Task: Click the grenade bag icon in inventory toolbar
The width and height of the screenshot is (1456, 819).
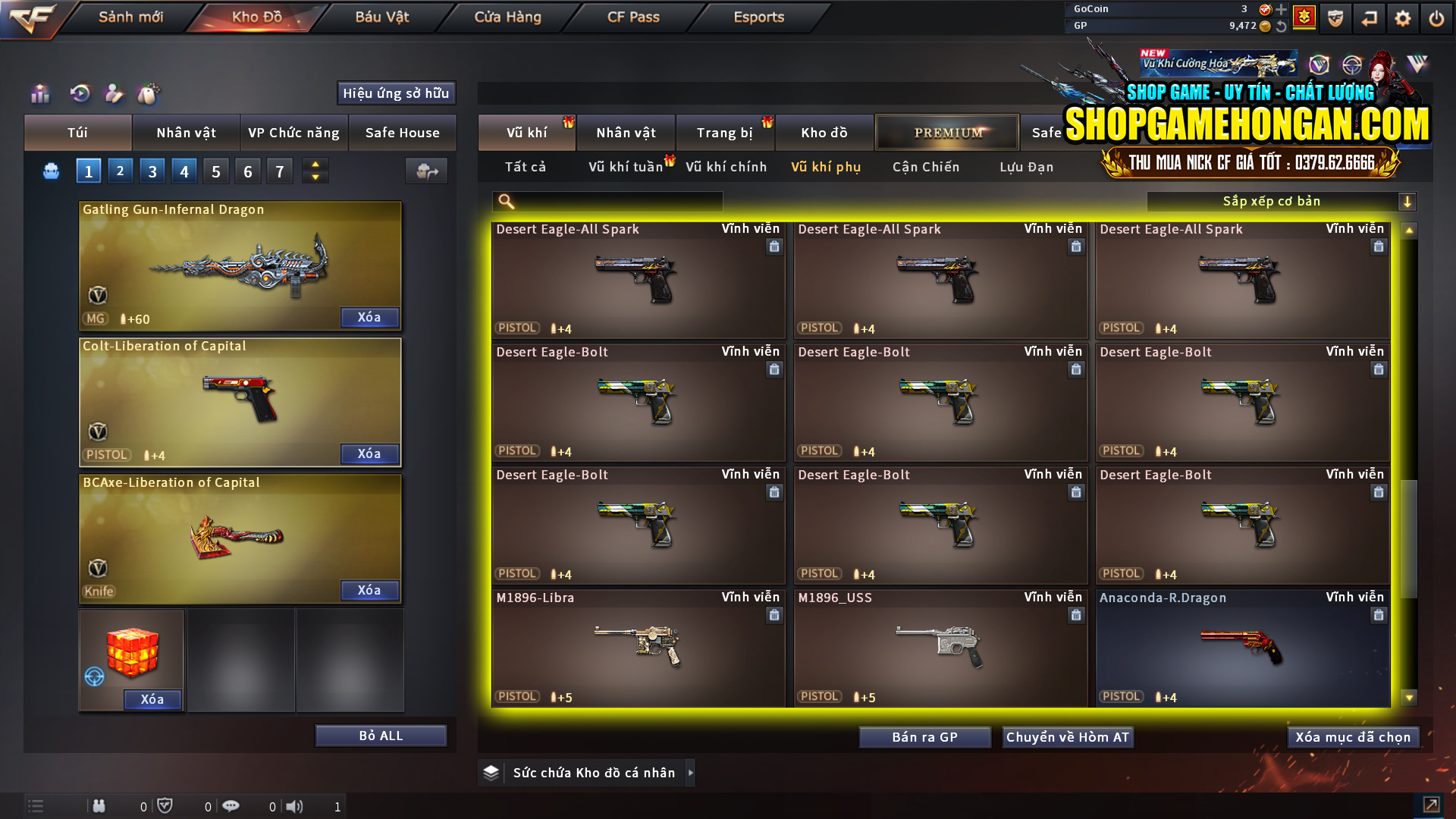Action: [x=149, y=94]
